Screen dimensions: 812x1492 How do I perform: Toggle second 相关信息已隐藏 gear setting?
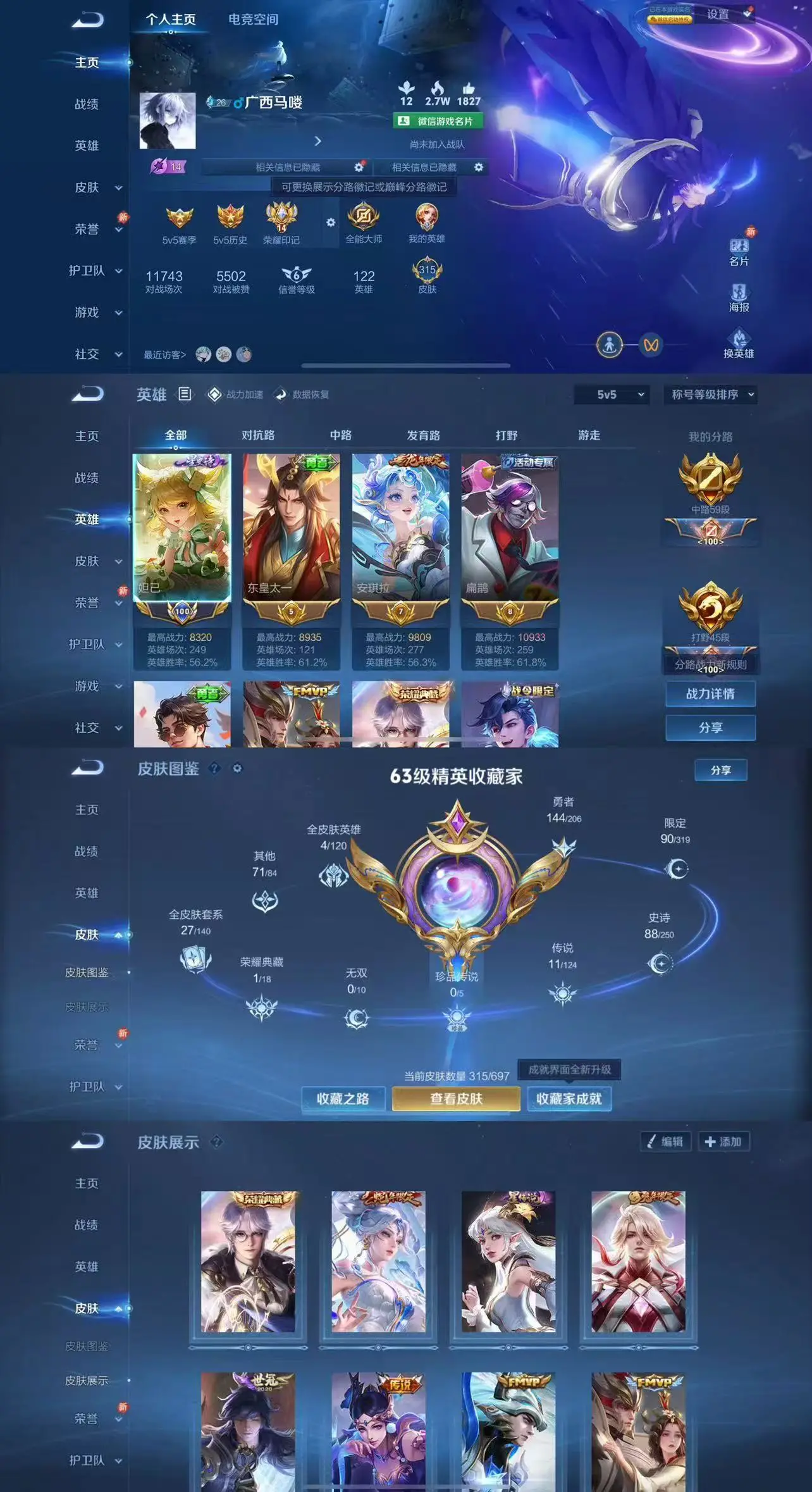point(477,168)
